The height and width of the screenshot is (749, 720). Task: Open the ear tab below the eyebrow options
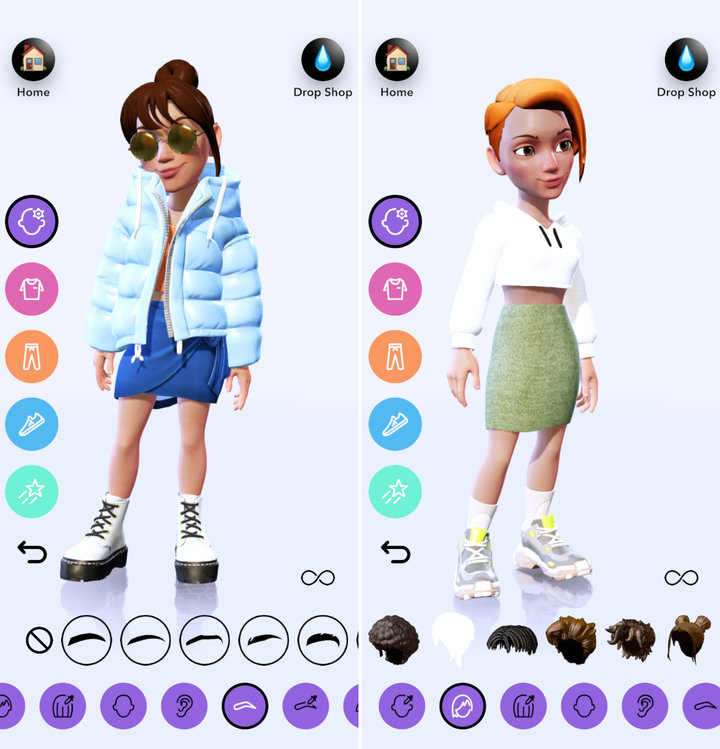184,706
